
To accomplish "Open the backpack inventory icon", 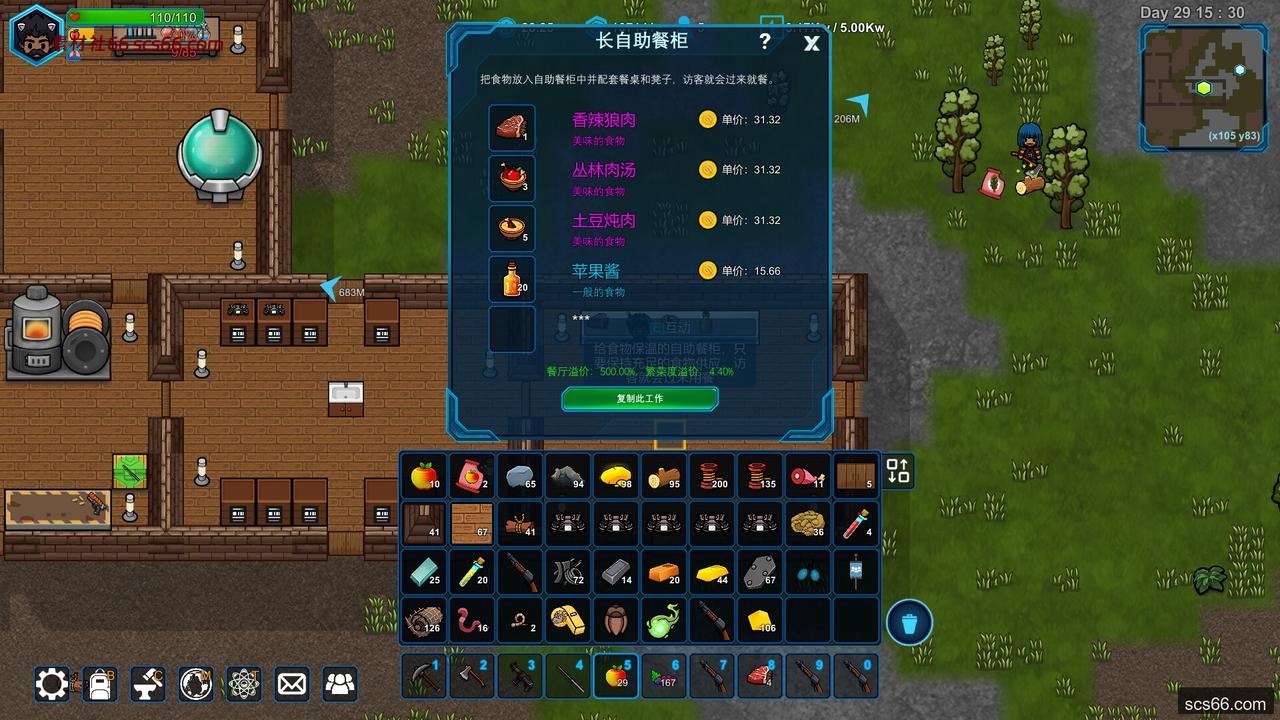I will (99, 683).
